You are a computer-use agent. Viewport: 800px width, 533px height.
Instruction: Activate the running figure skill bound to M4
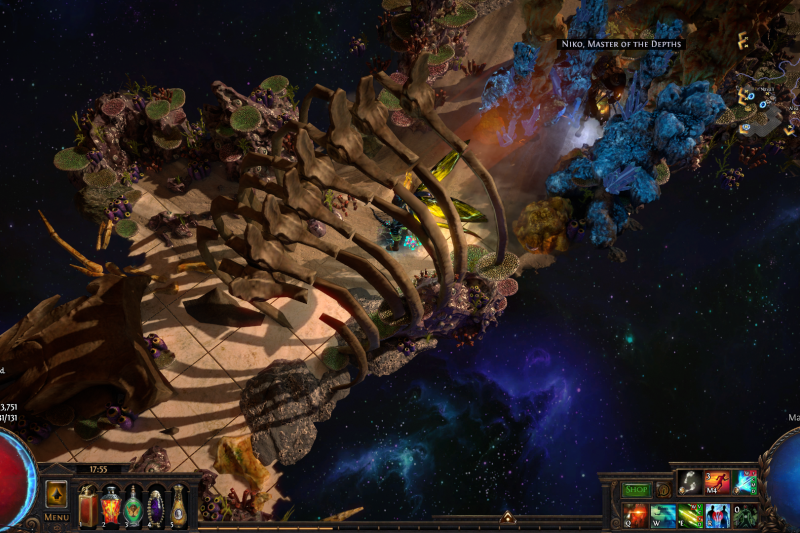coord(717,482)
